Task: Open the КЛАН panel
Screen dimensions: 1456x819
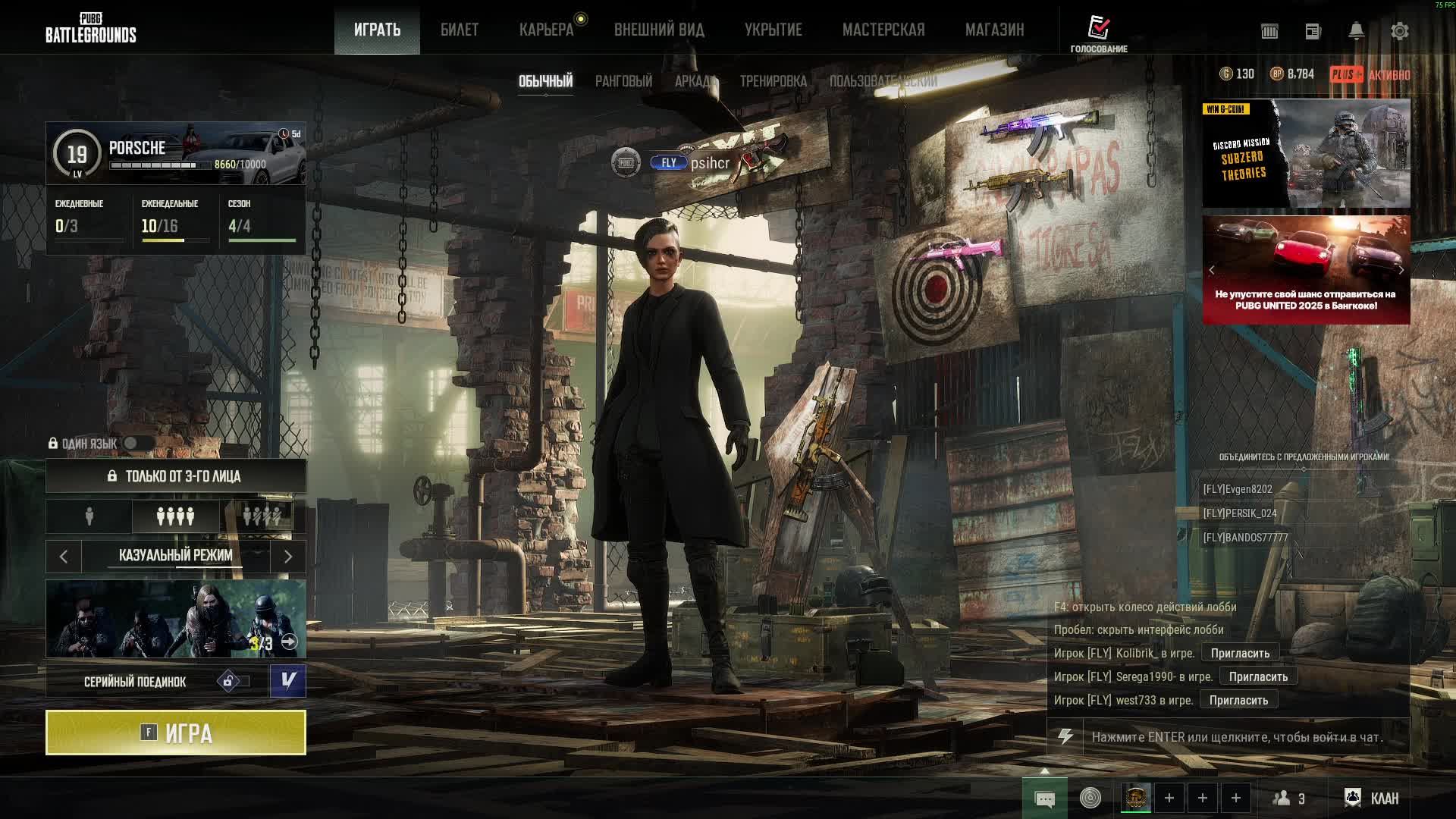Action: click(x=1372, y=798)
